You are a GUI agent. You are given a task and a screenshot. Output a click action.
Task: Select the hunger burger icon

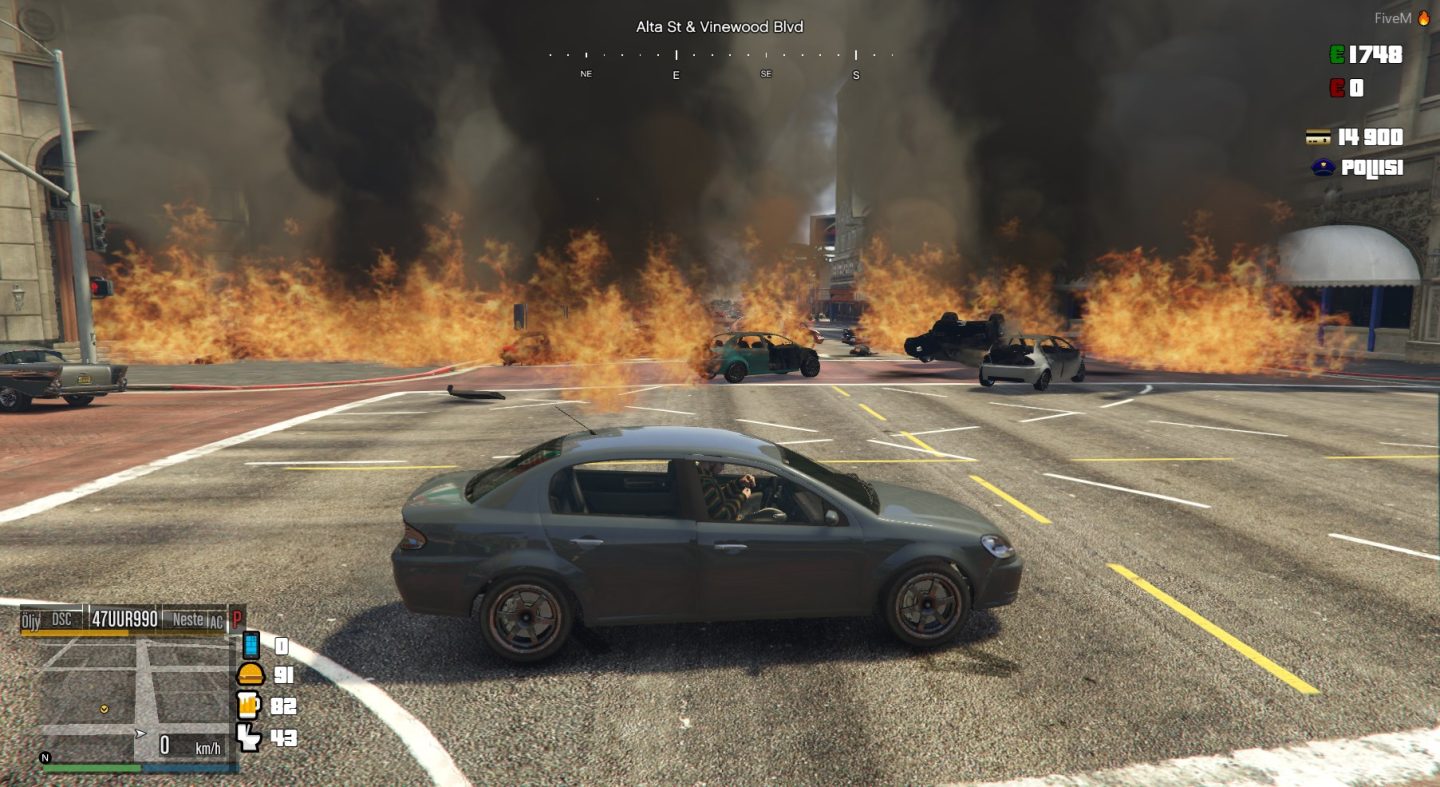click(x=252, y=675)
